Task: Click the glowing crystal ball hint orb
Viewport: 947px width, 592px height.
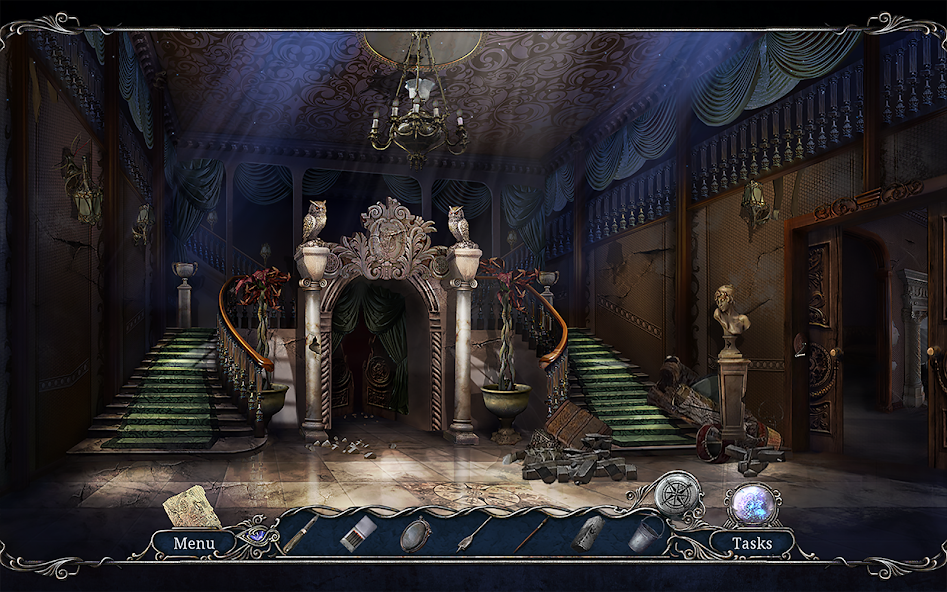Action: click(751, 503)
